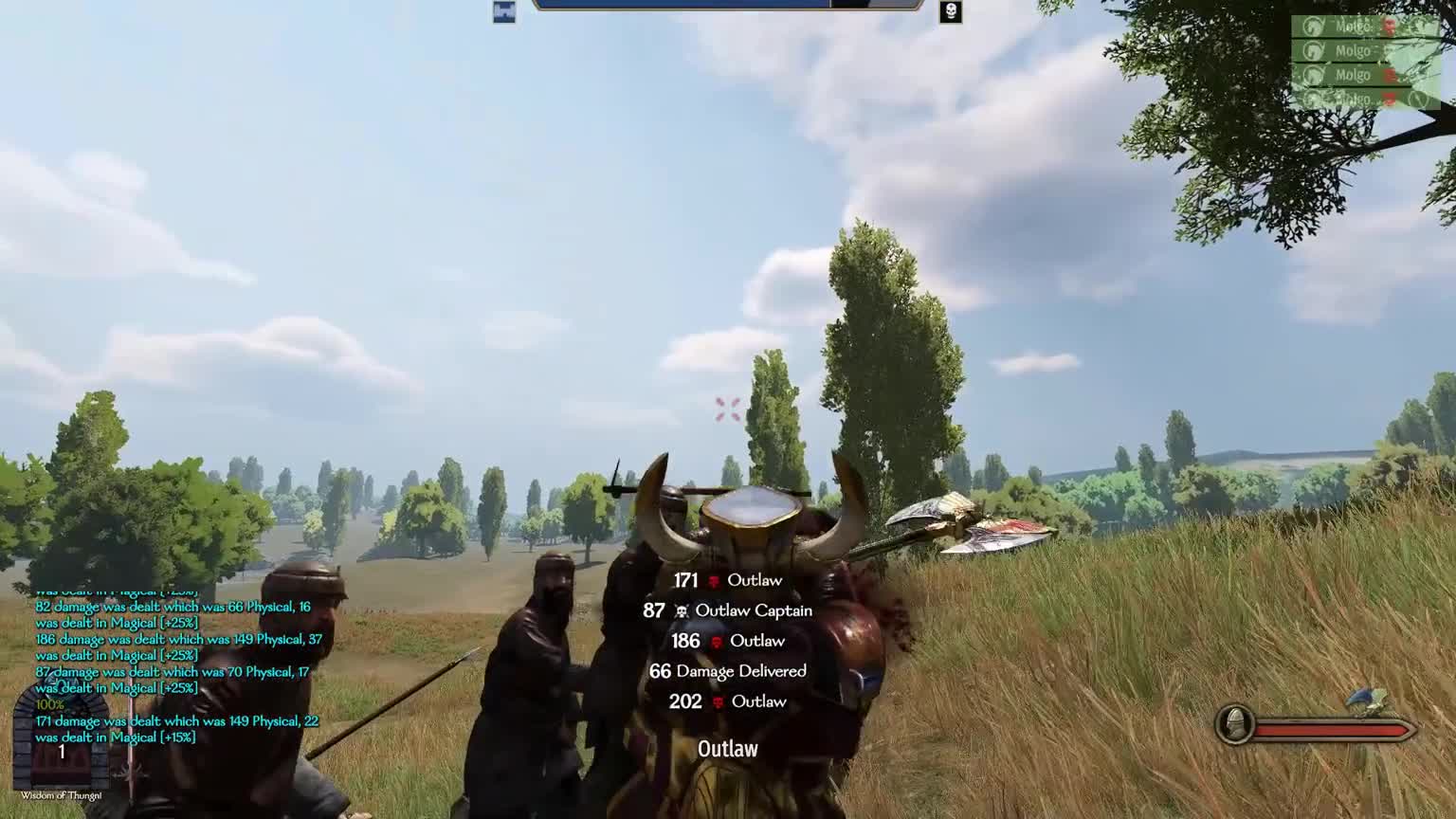The height and width of the screenshot is (819, 1456).
Task: Click the blue flag icon left of morale bar
Action: click(x=505, y=10)
